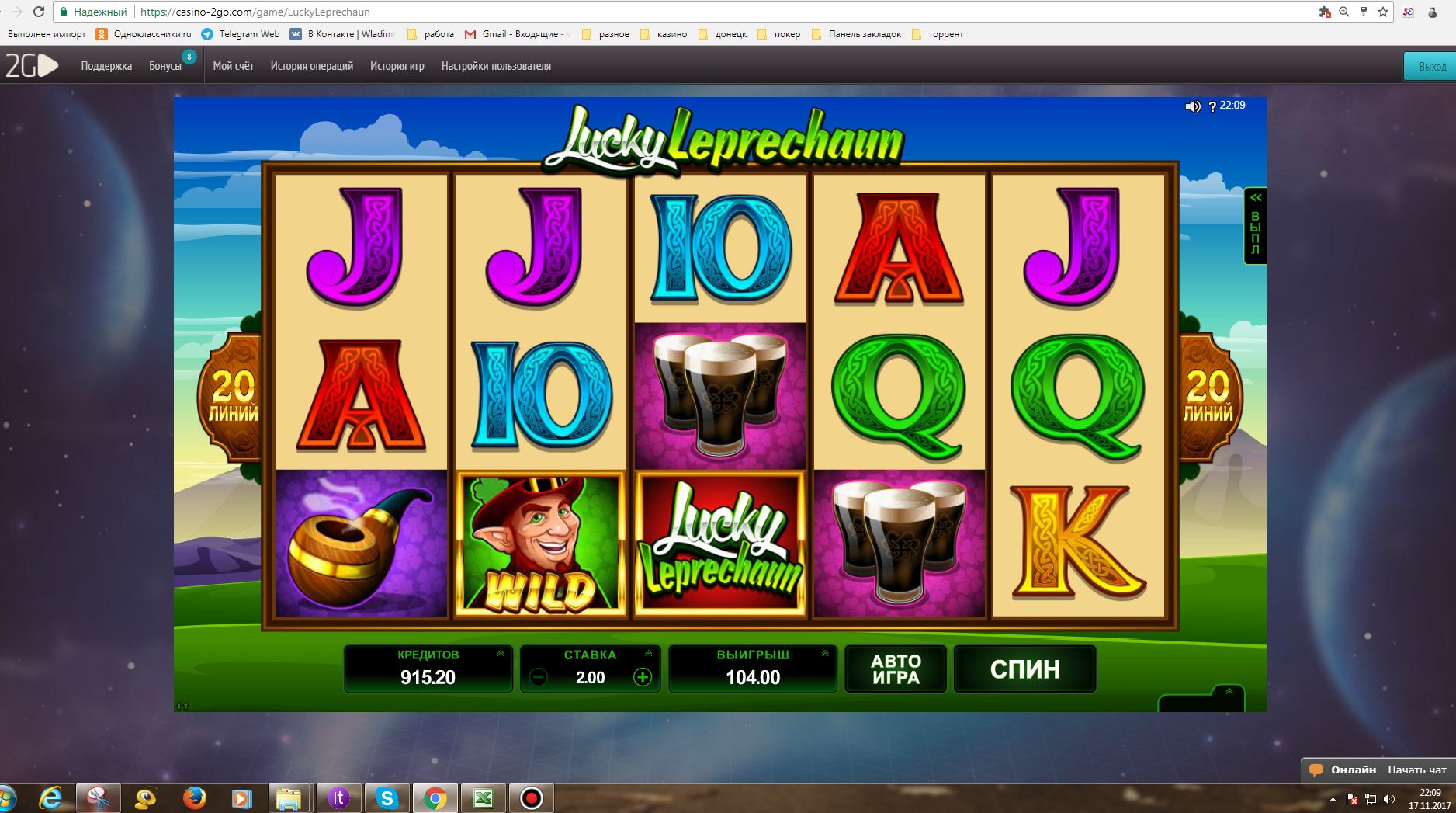Go to Мой счёт account page

tap(234, 66)
